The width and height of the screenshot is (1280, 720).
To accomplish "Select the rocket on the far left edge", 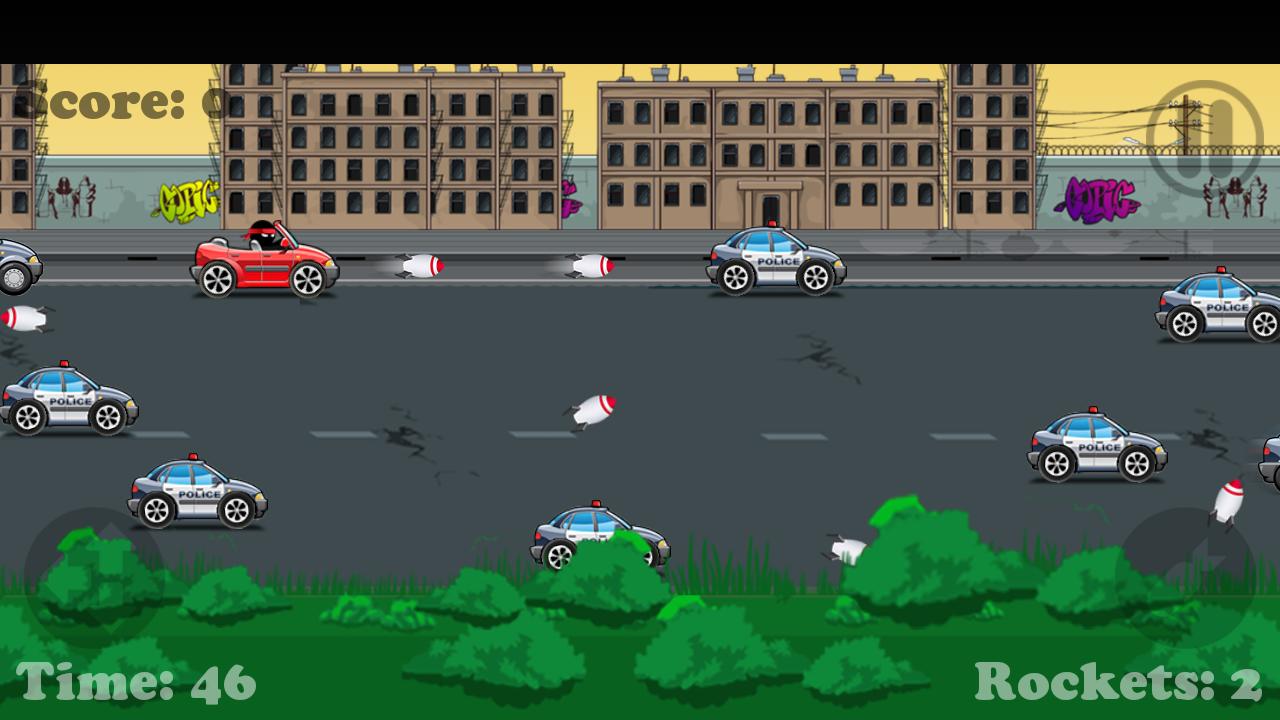I will point(25,318).
